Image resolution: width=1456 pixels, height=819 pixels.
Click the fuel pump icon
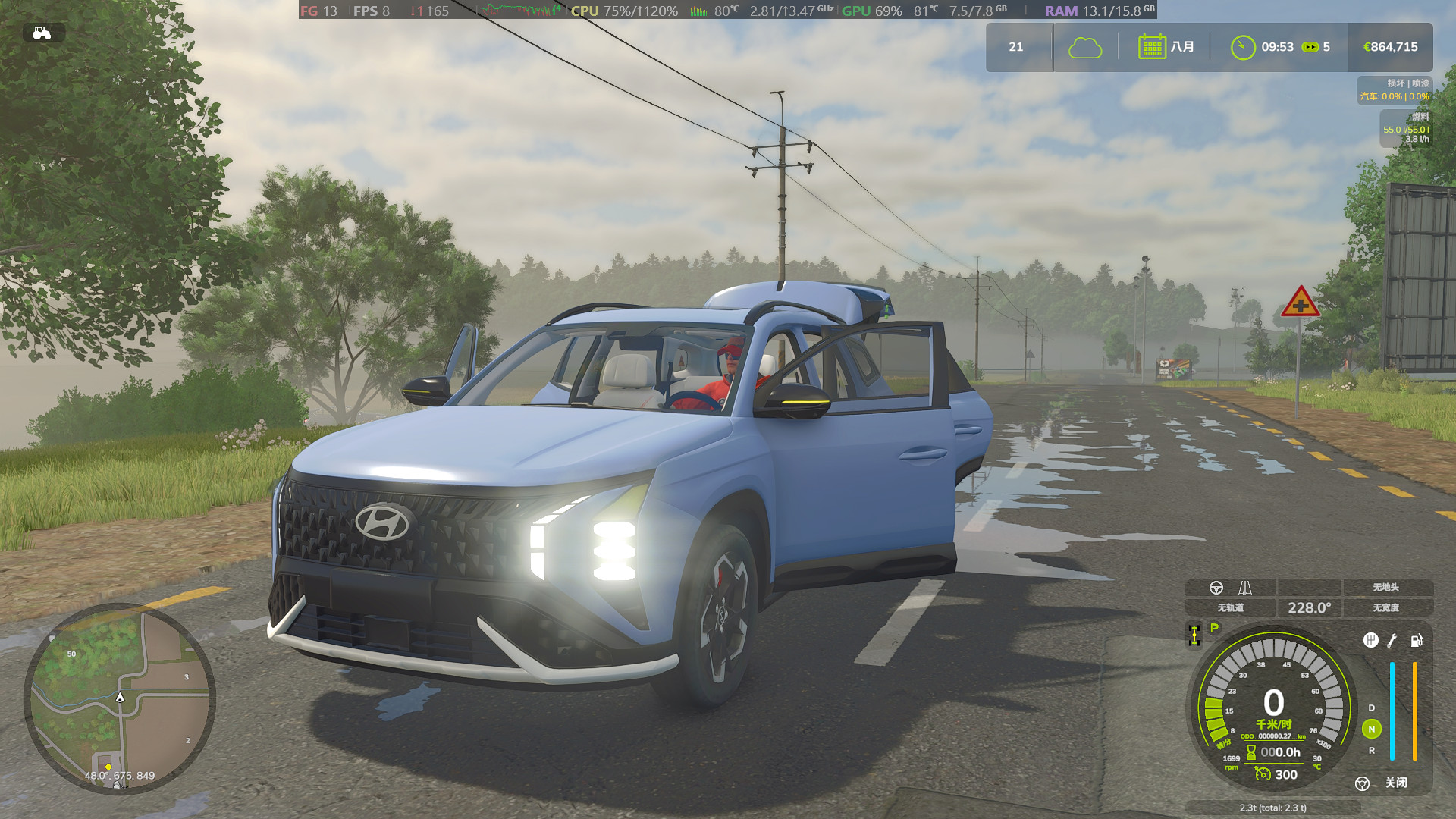(x=1416, y=641)
